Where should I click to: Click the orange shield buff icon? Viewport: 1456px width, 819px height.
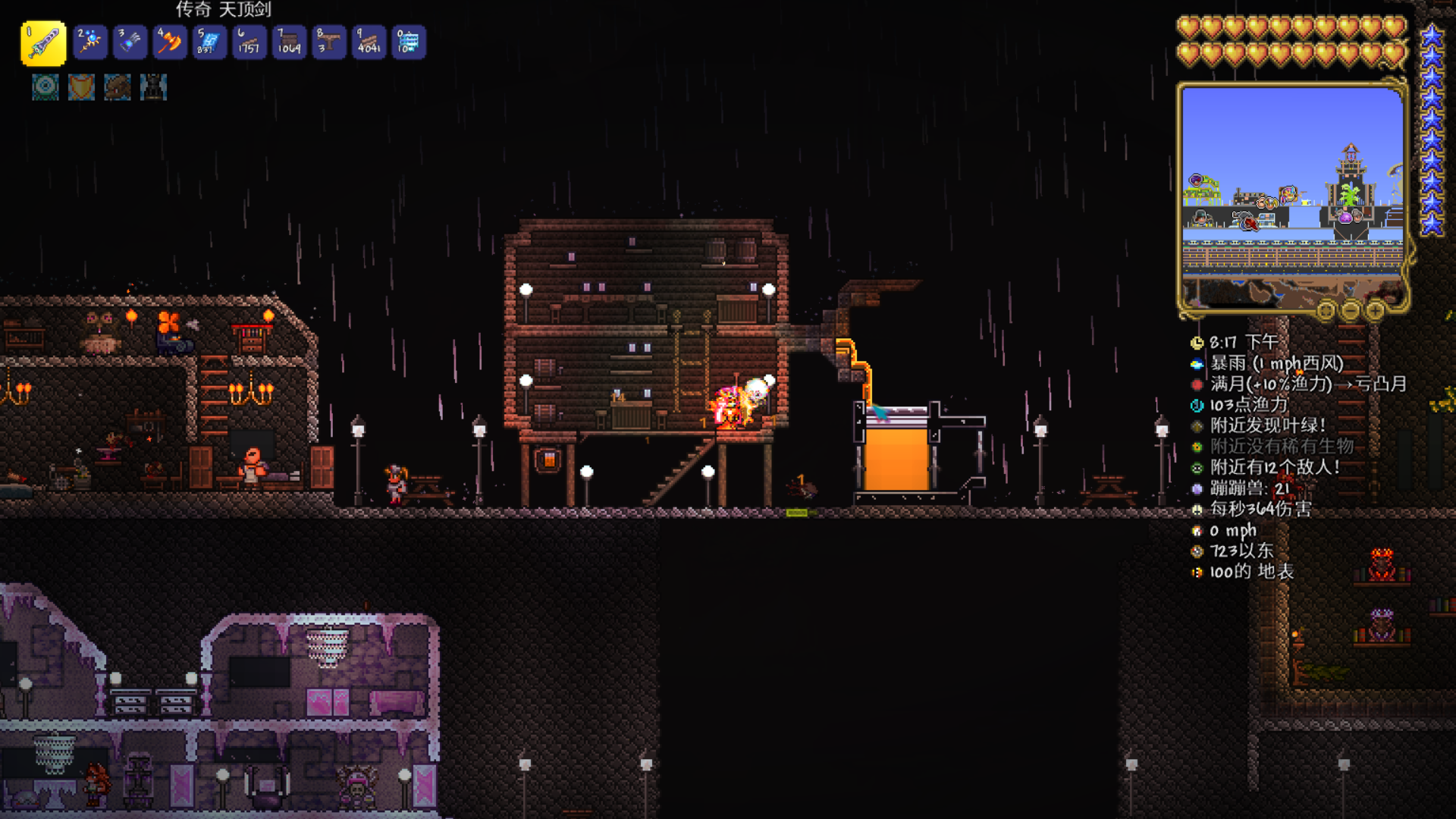click(x=81, y=87)
